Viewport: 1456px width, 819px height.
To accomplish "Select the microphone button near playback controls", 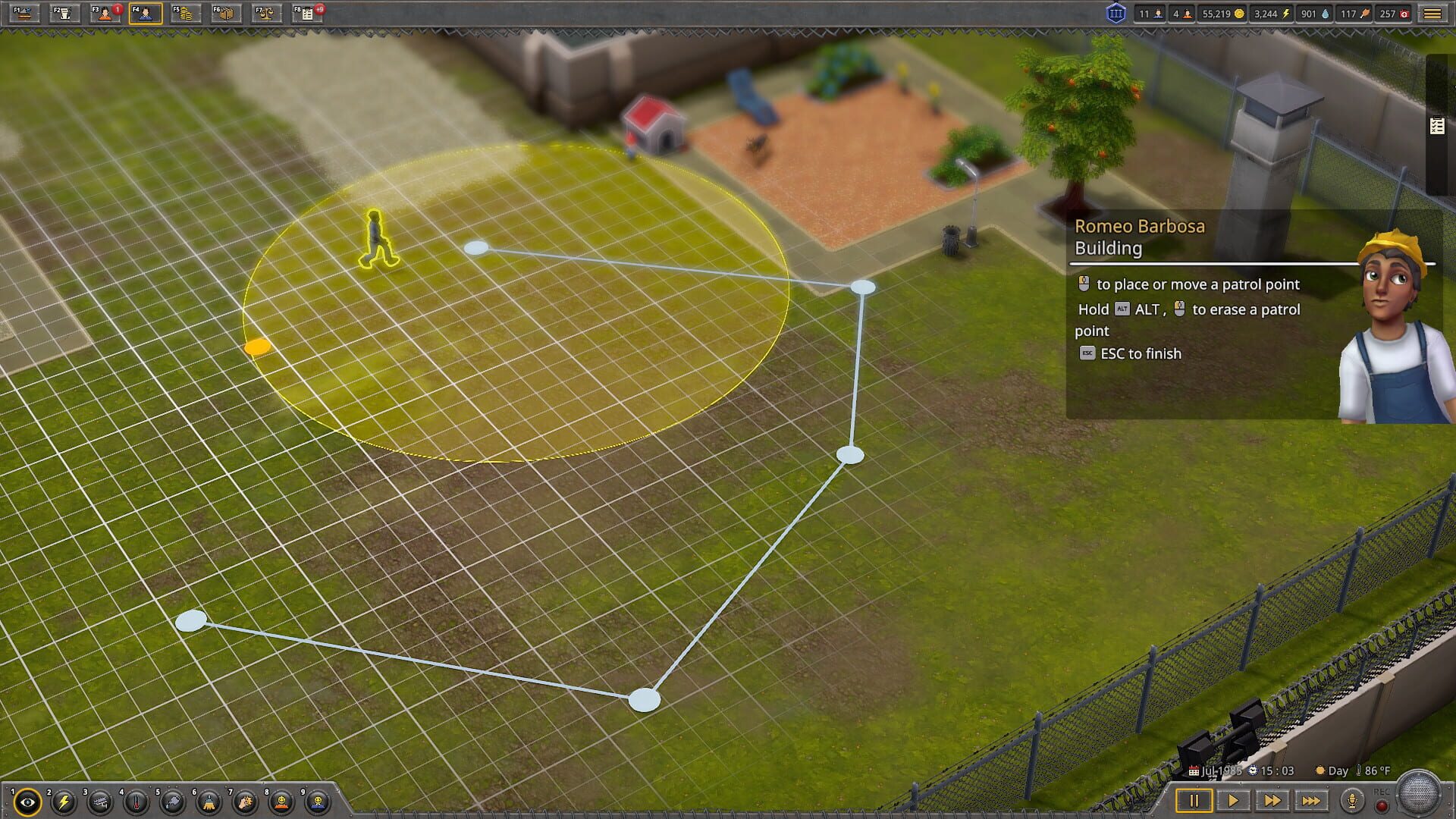I will click(x=1353, y=799).
